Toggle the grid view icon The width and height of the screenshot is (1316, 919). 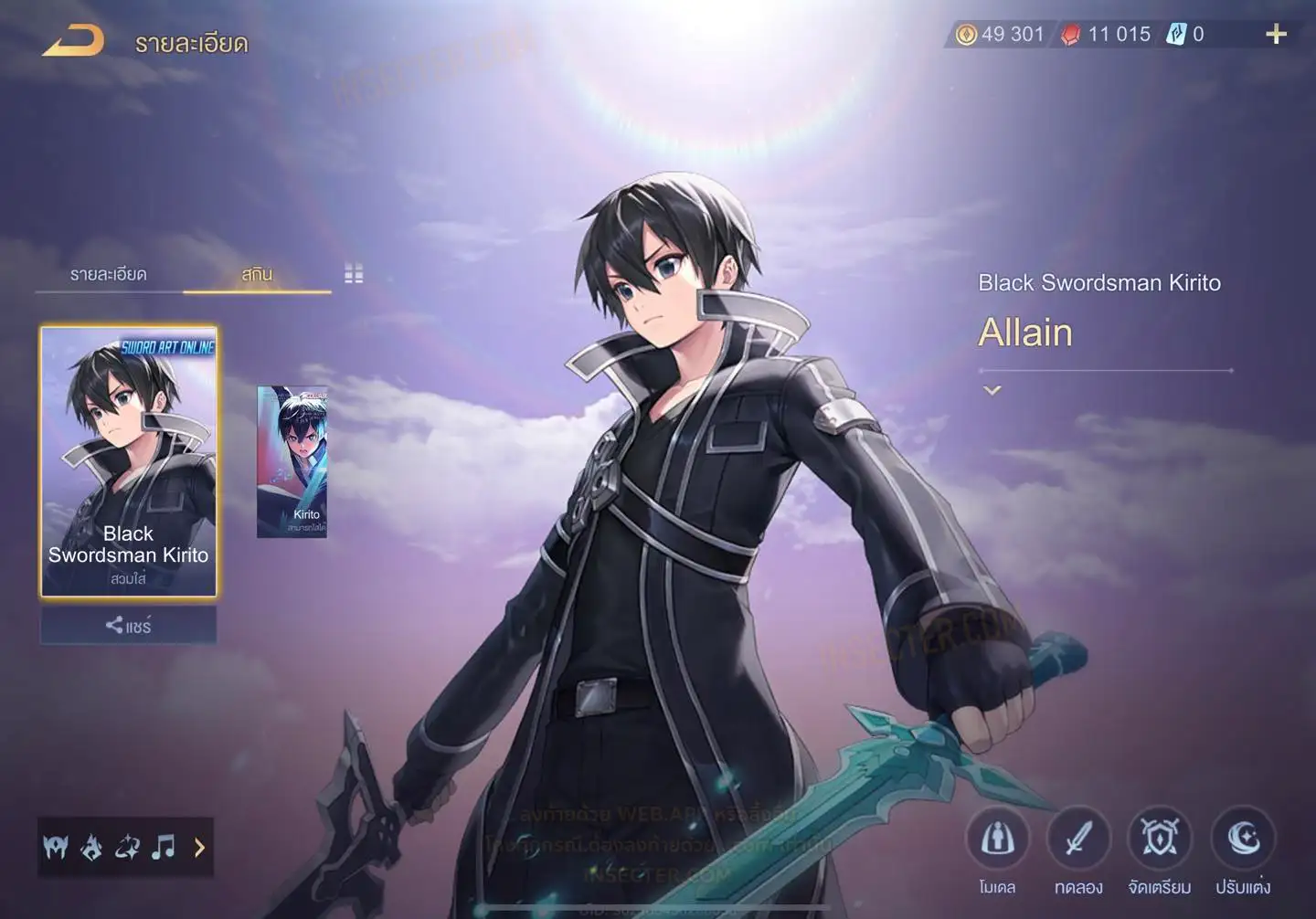click(x=354, y=273)
